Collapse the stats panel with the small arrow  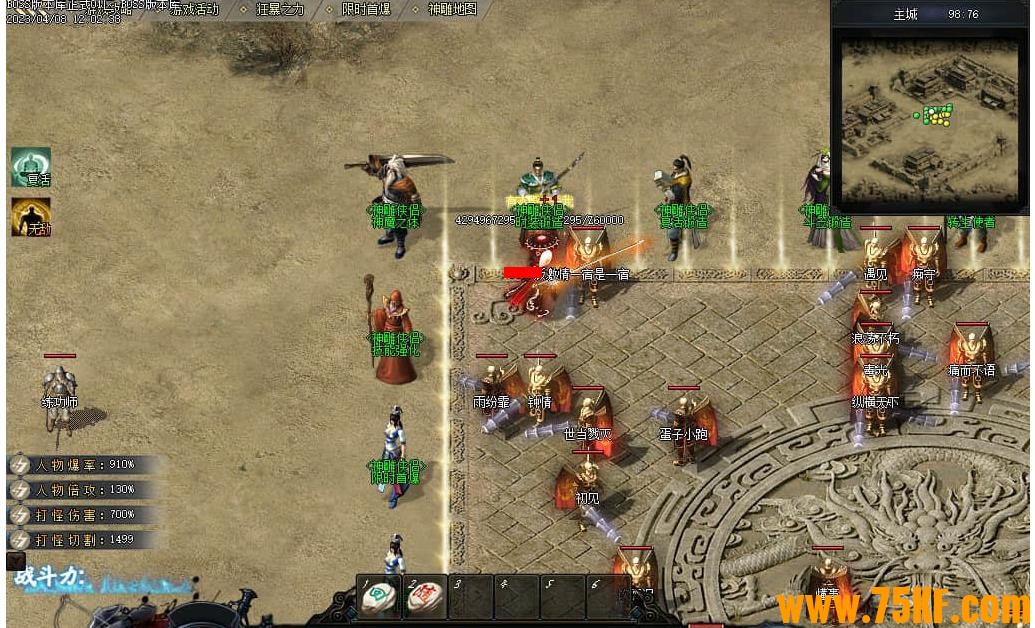(16, 562)
